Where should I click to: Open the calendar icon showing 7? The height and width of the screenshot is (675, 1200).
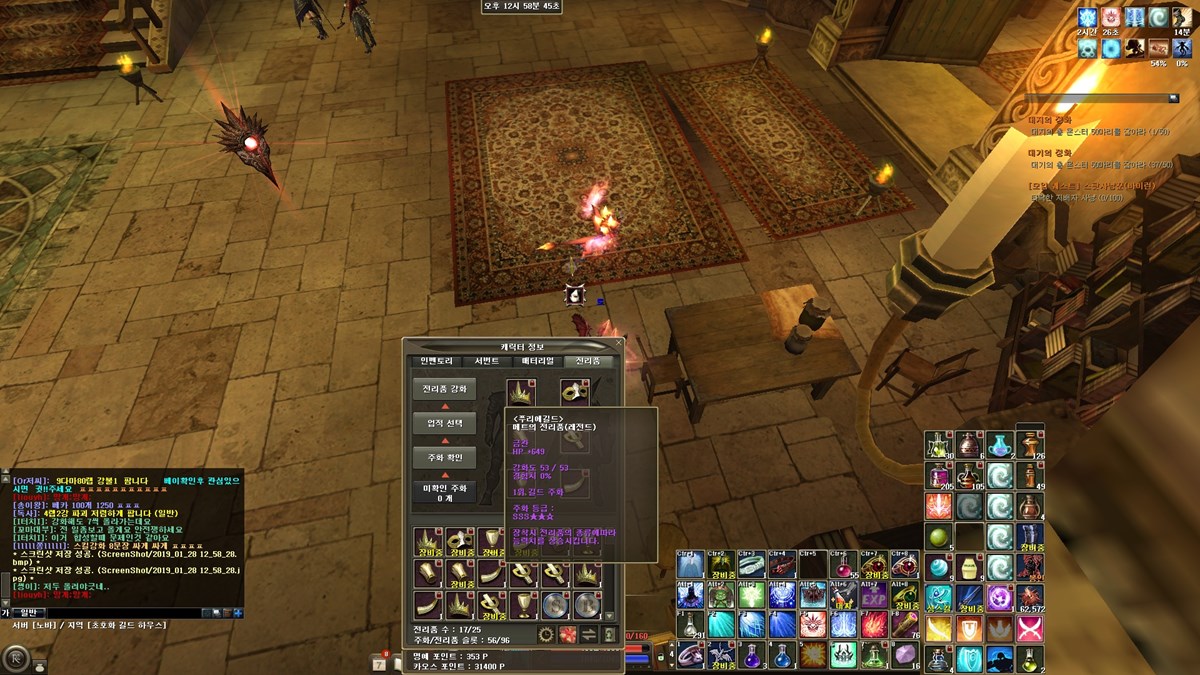point(381,660)
